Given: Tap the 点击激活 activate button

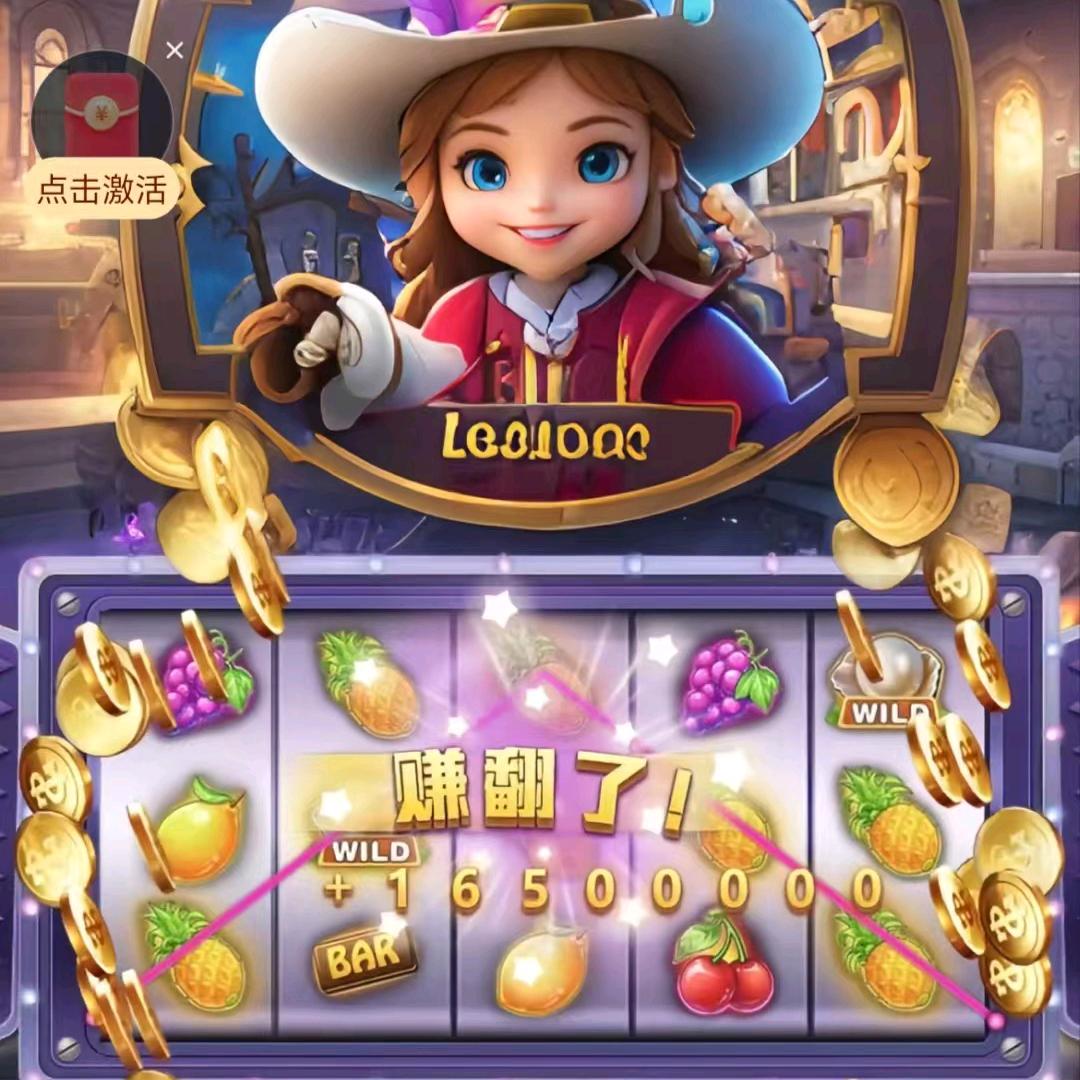Looking at the screenshot, I should tap(102, 189).
